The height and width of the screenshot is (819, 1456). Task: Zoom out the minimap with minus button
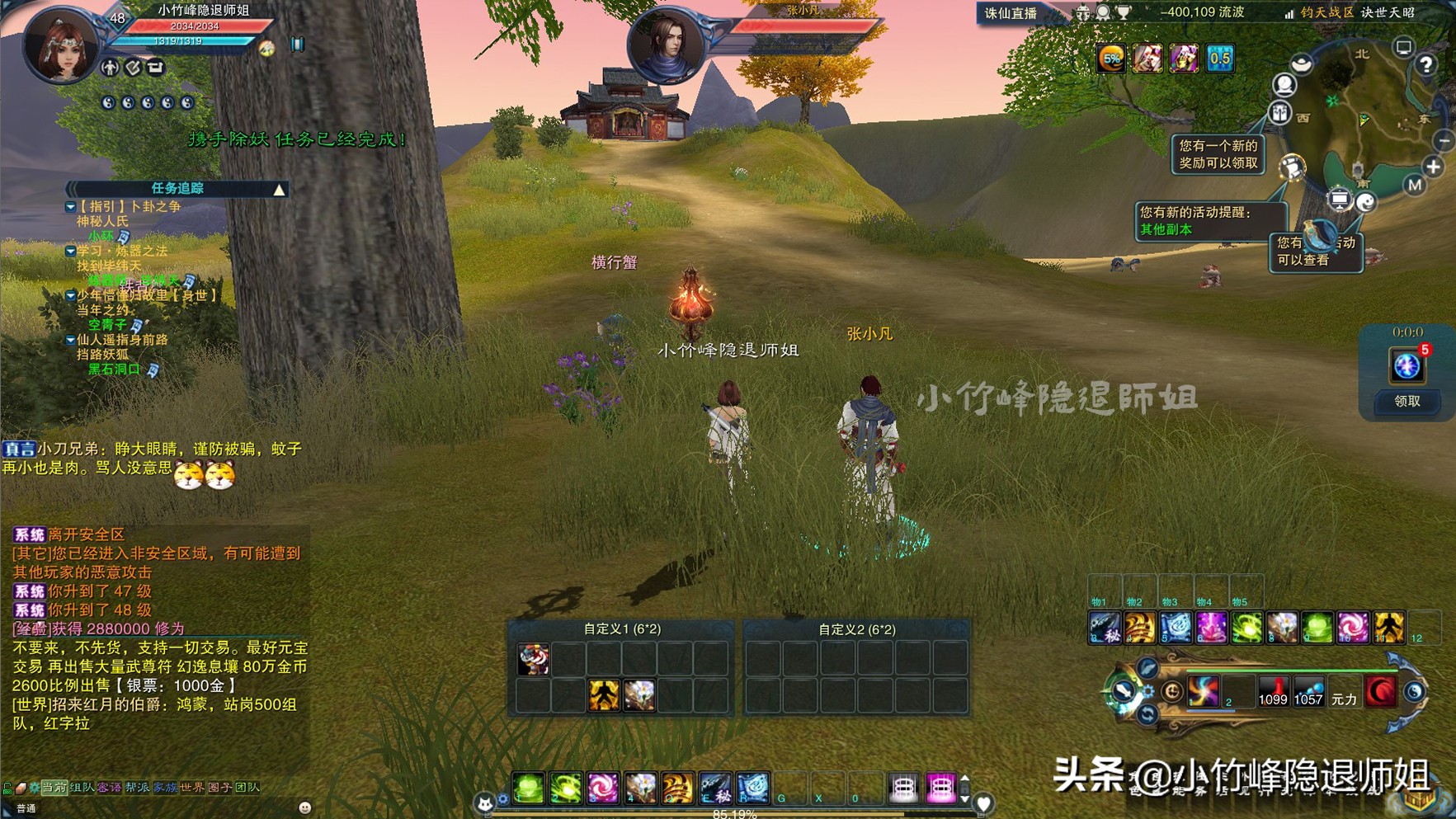click(1444, 142)
